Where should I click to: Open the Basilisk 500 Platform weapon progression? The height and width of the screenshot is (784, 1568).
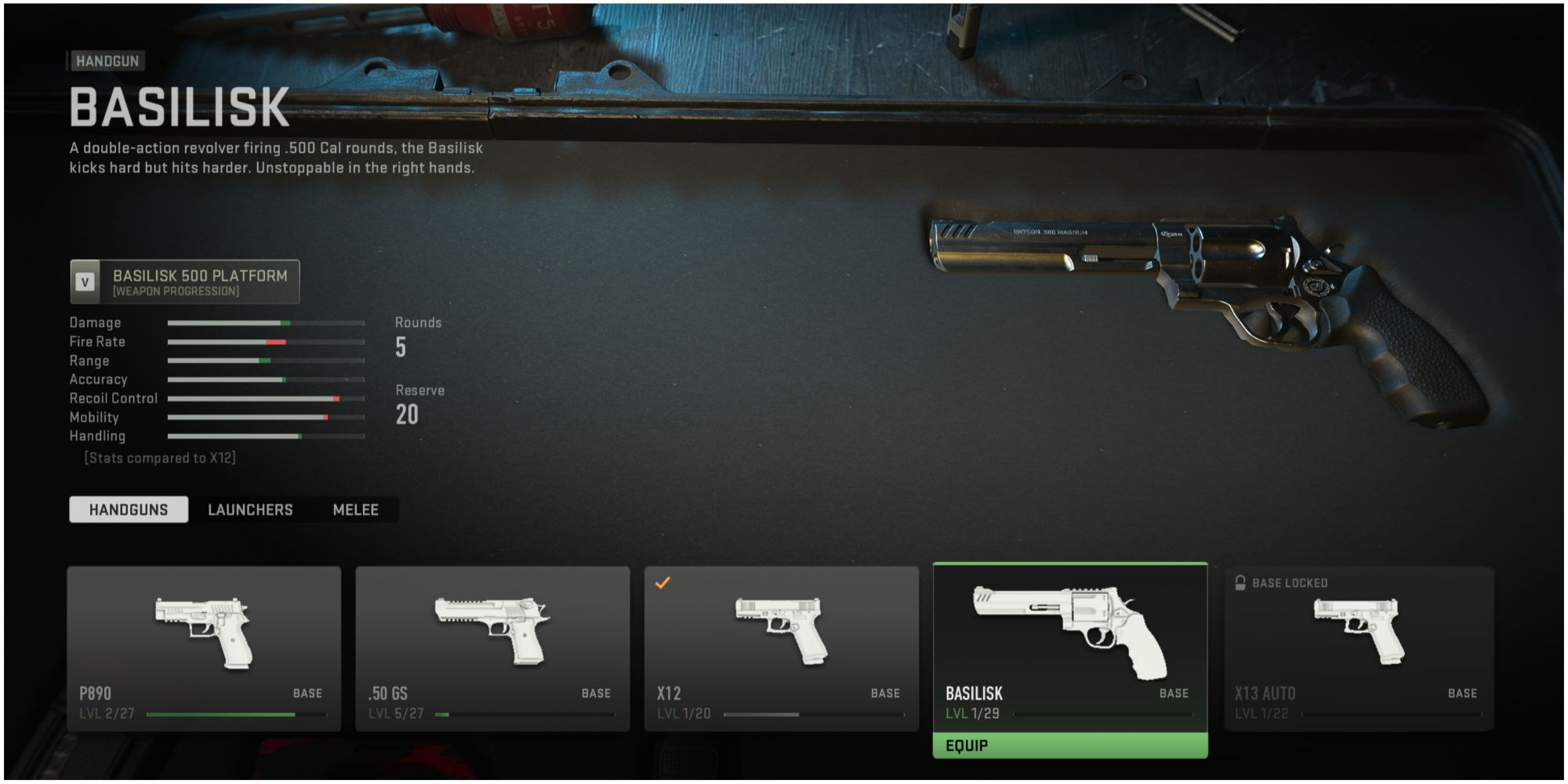point(185,282)
